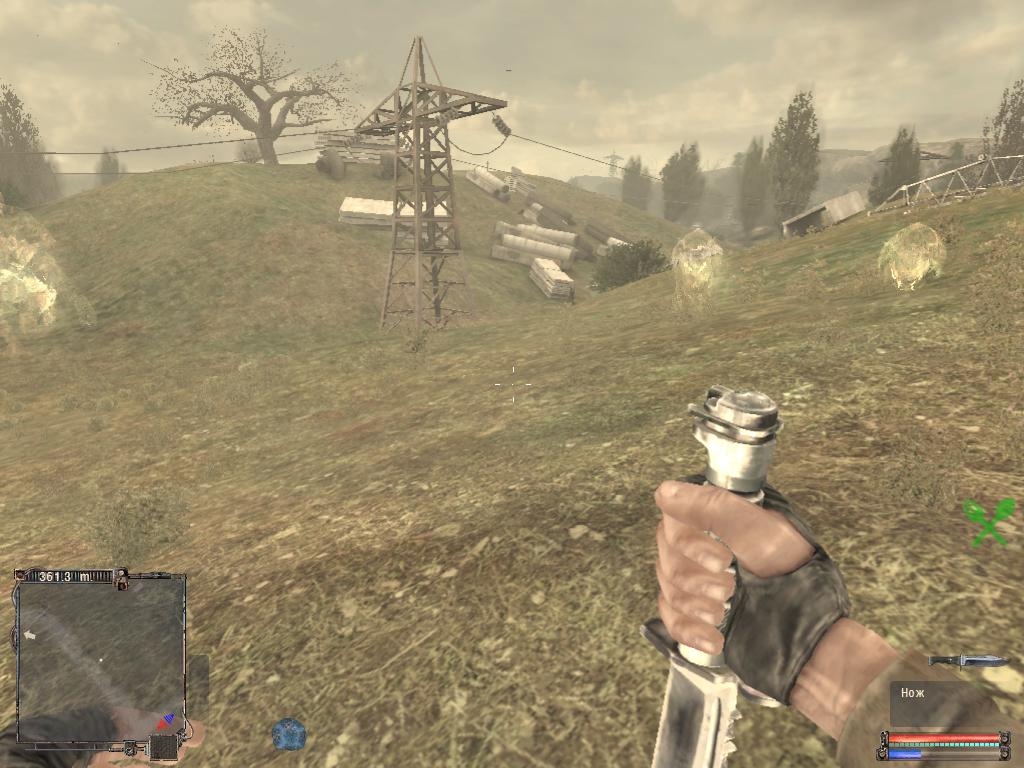Click the blue round indicator icon

coord(288,734)
